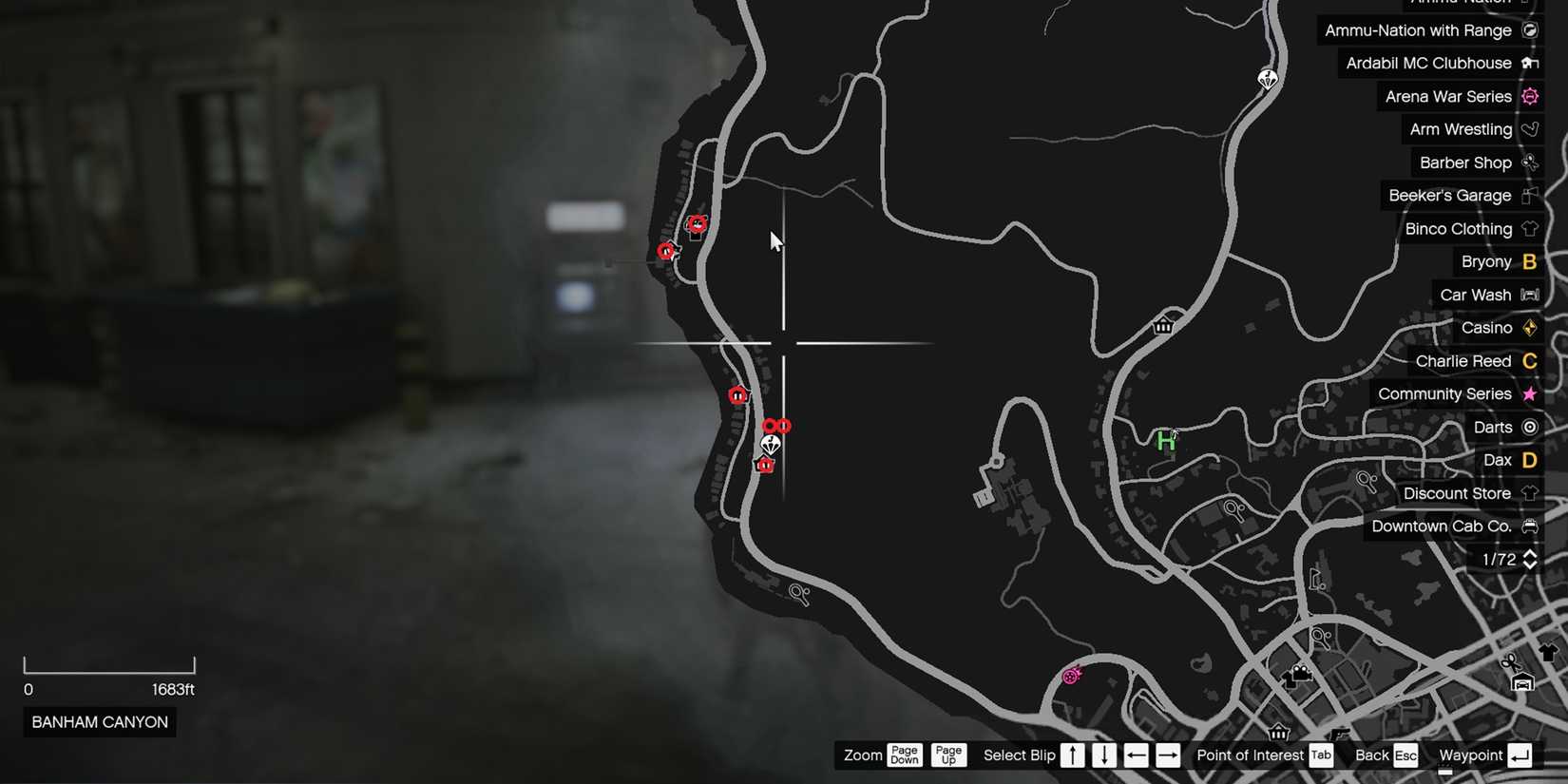
Task: Open the Point of Interest option
Action: point(1250,755)
